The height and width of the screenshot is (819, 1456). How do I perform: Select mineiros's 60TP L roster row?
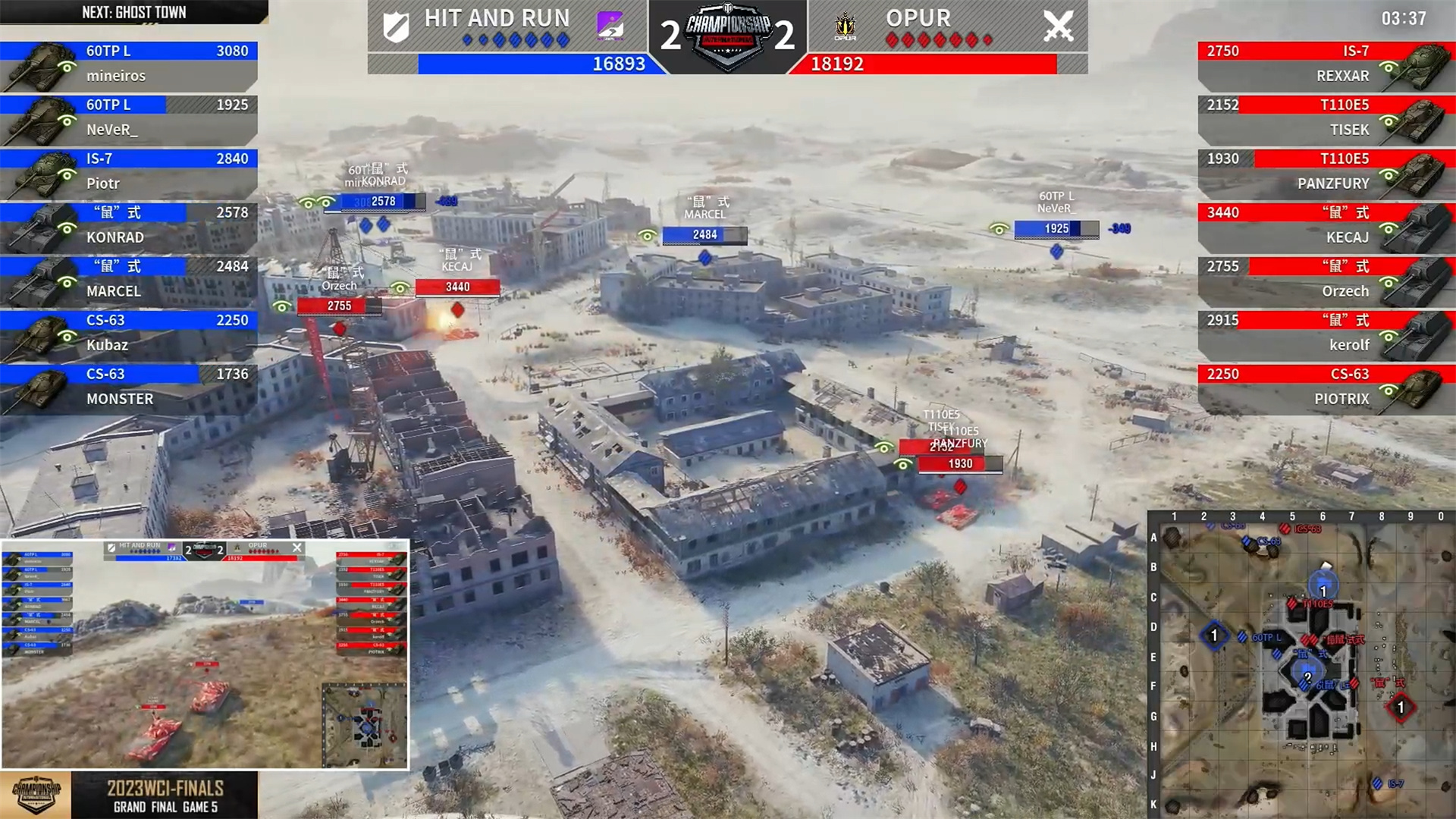129,64
